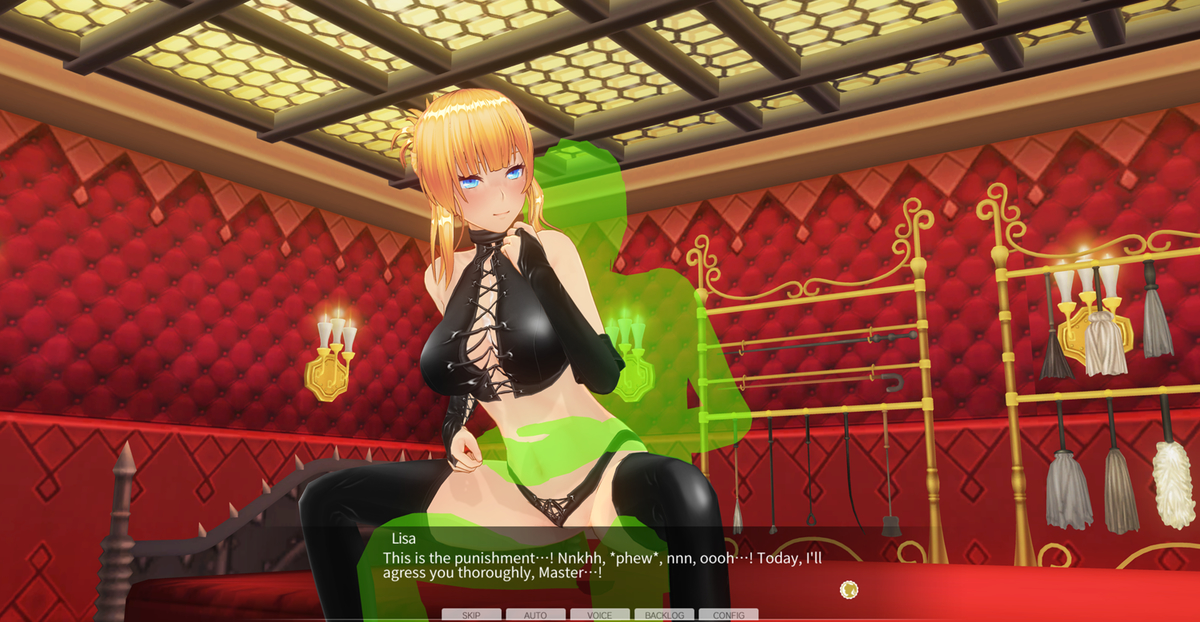Replay the line with the VOICE button
Image resolution: width=1200 pixels, height=622 pixels.
pos(600,615)
